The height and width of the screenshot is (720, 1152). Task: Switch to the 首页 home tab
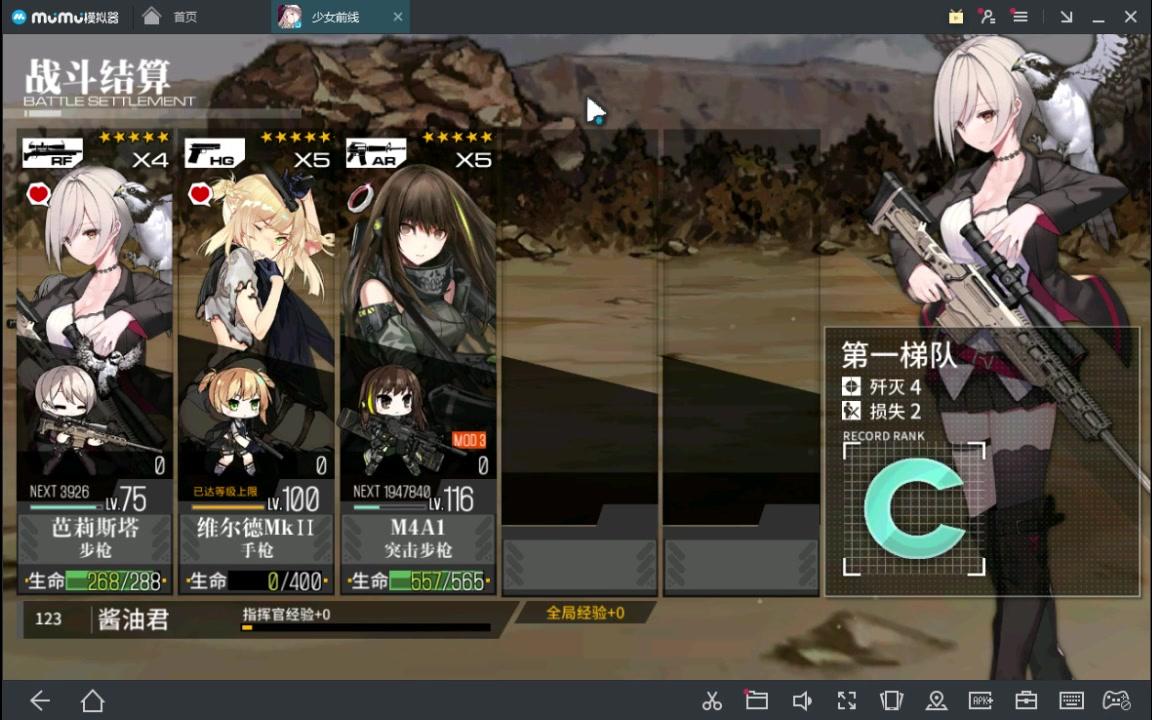coord(170,17)
